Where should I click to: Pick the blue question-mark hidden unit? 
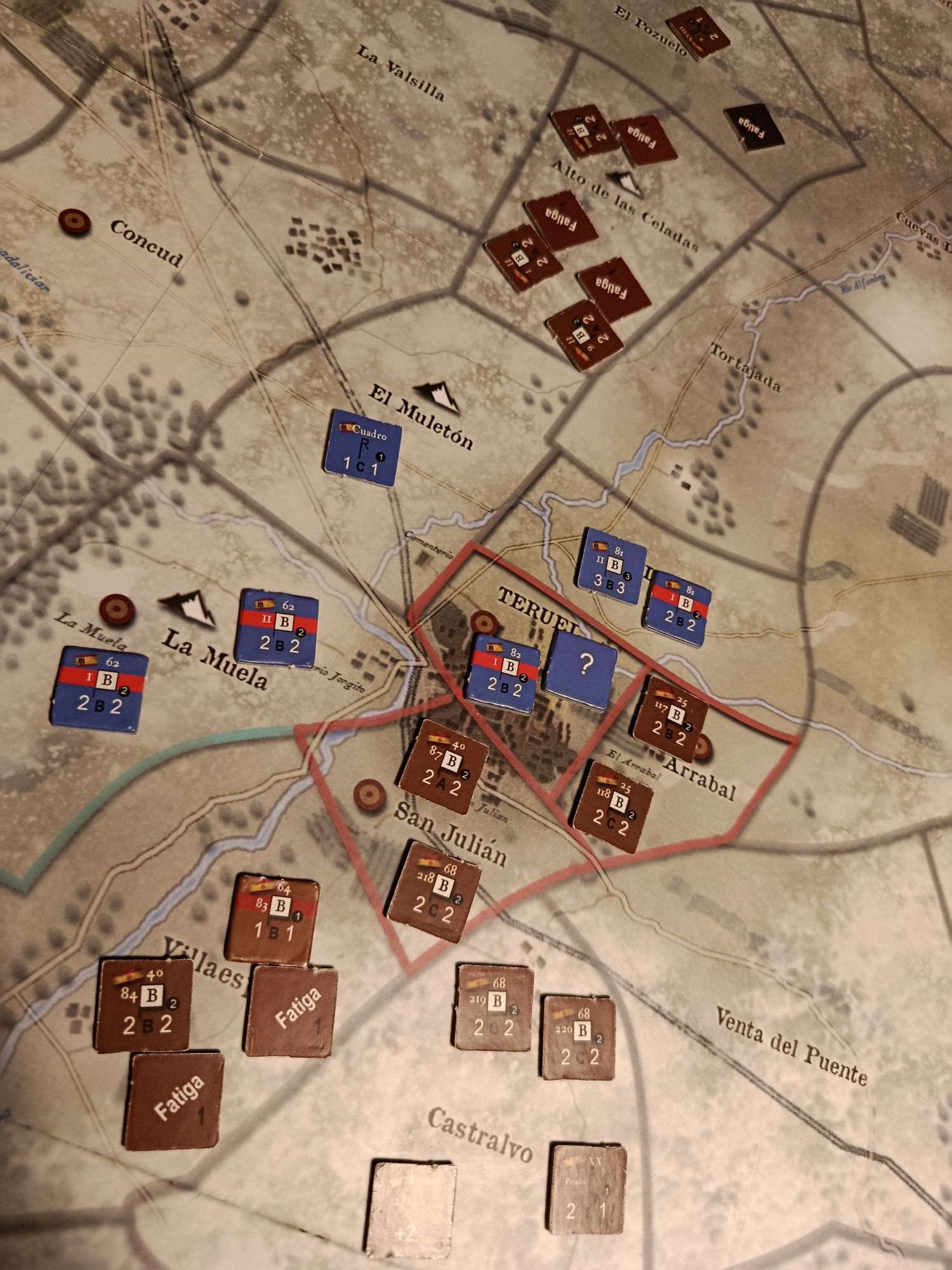pyautogui.click(x=583, y=665)
